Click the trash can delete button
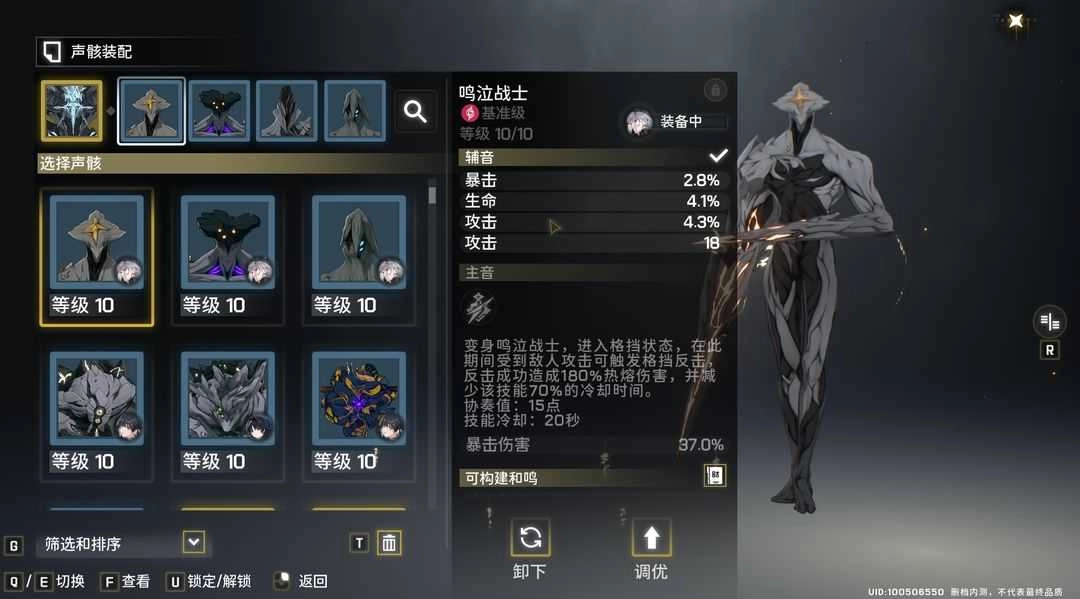 click(x=389, y=543)
